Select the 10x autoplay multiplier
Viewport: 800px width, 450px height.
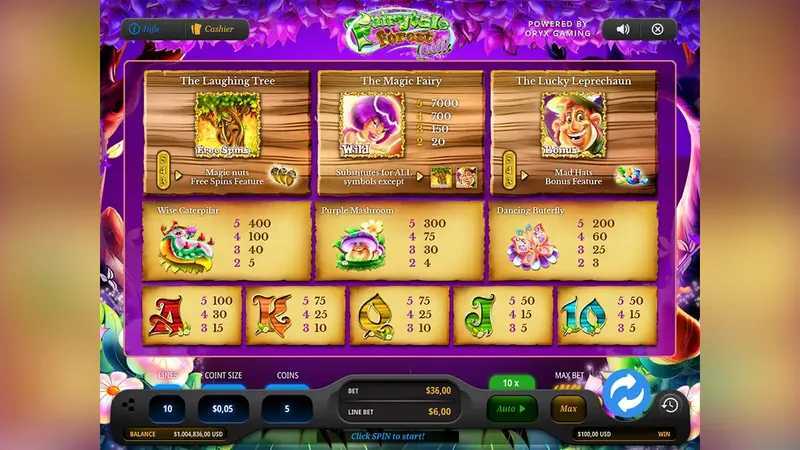[511, 383]
